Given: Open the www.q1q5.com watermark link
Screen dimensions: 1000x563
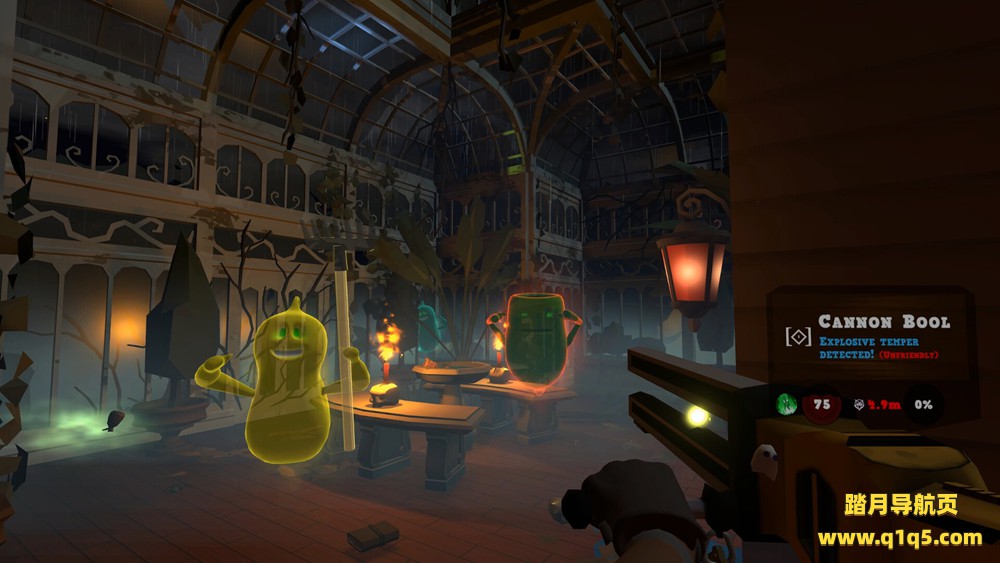Looking at the screenshot, I should (899, 538).
